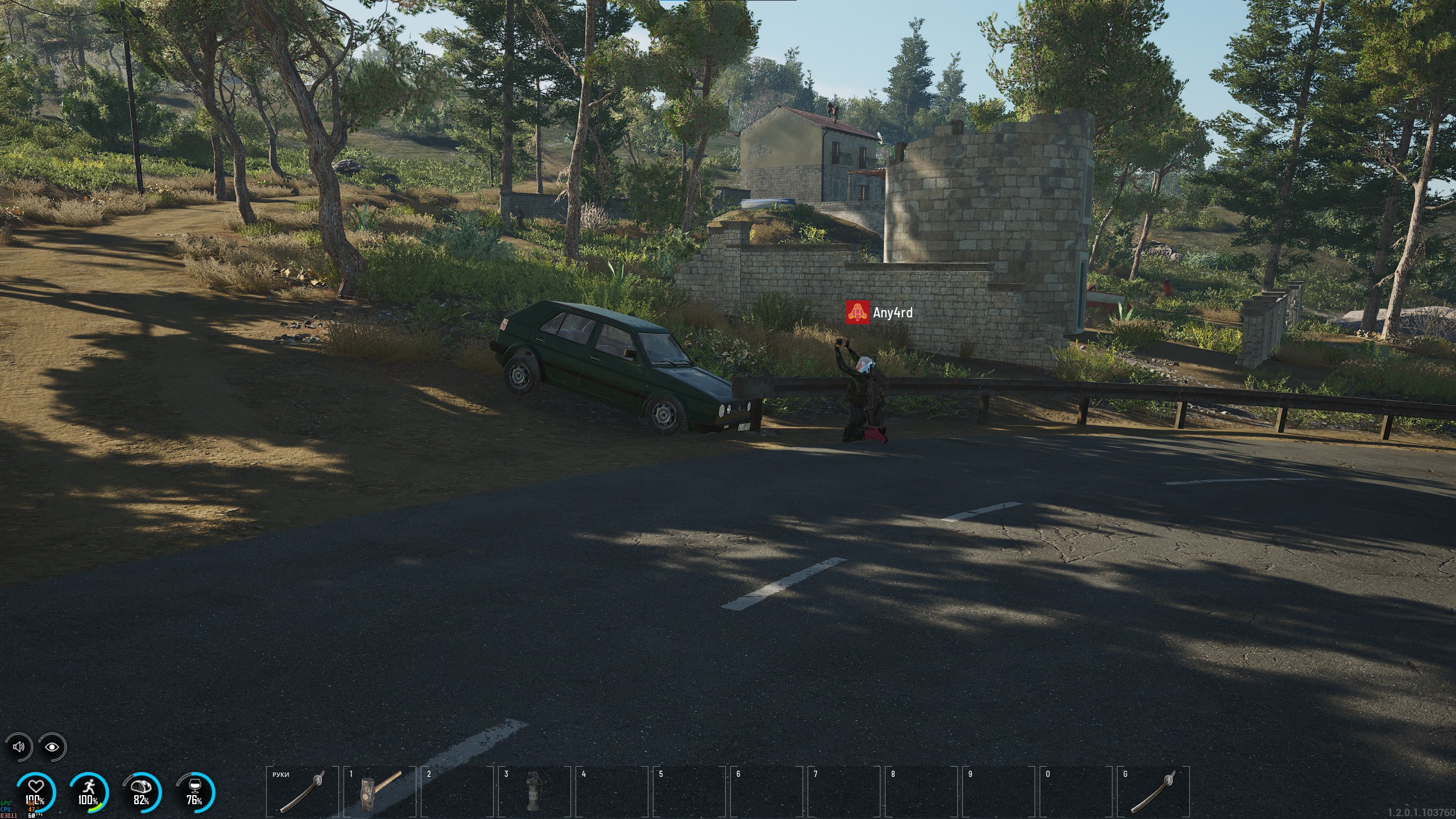Choose the grenade in hotbar slot 3

pos(532,791)
